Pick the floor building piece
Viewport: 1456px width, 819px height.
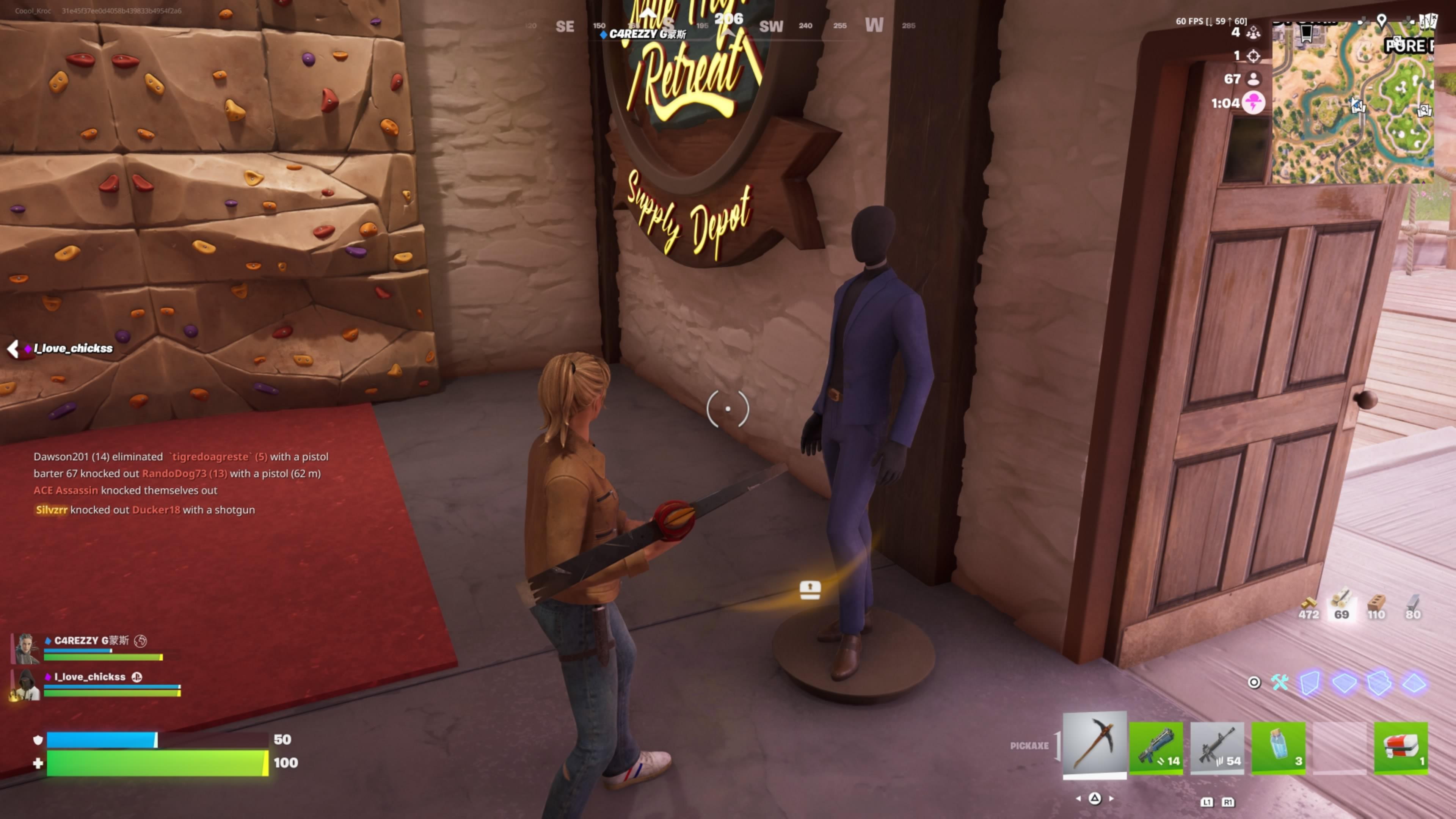(x=1344, y=683)
